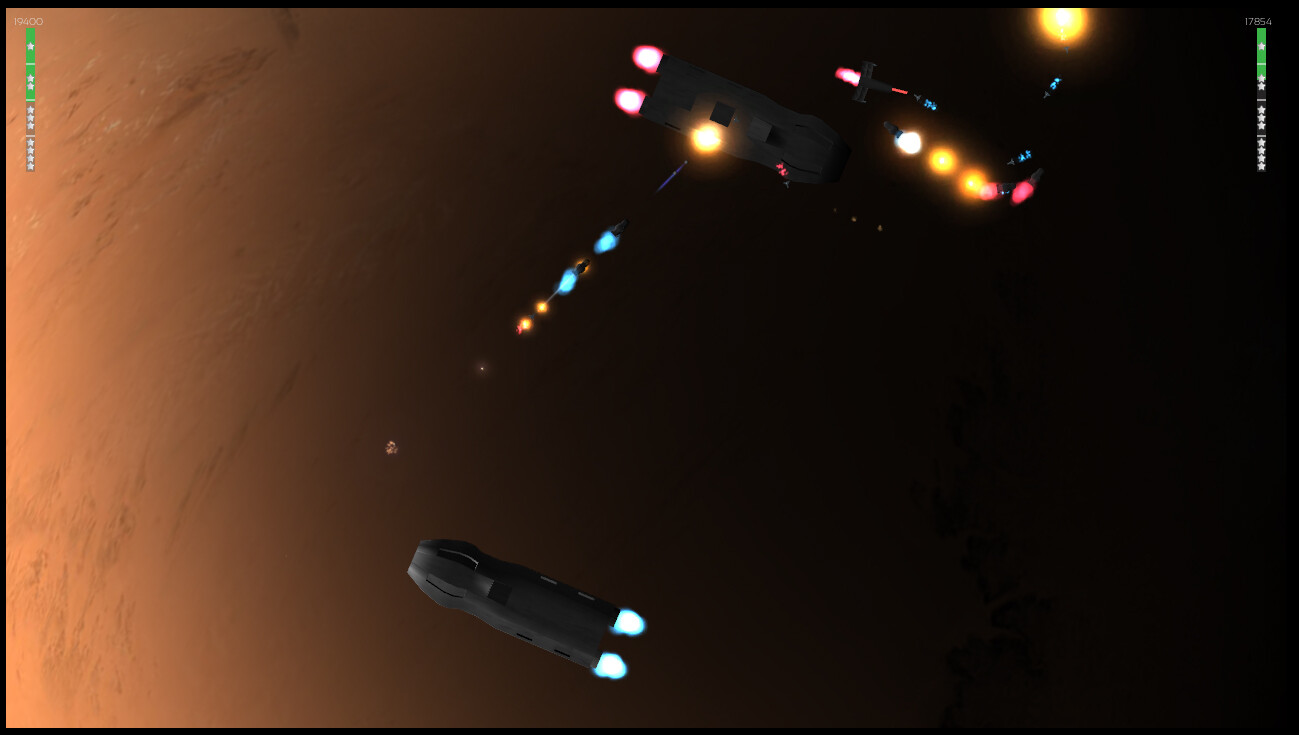Click the three-star tier on the right HUD
Screen dimensions: 1299x735
click(x=1261, y=117)
